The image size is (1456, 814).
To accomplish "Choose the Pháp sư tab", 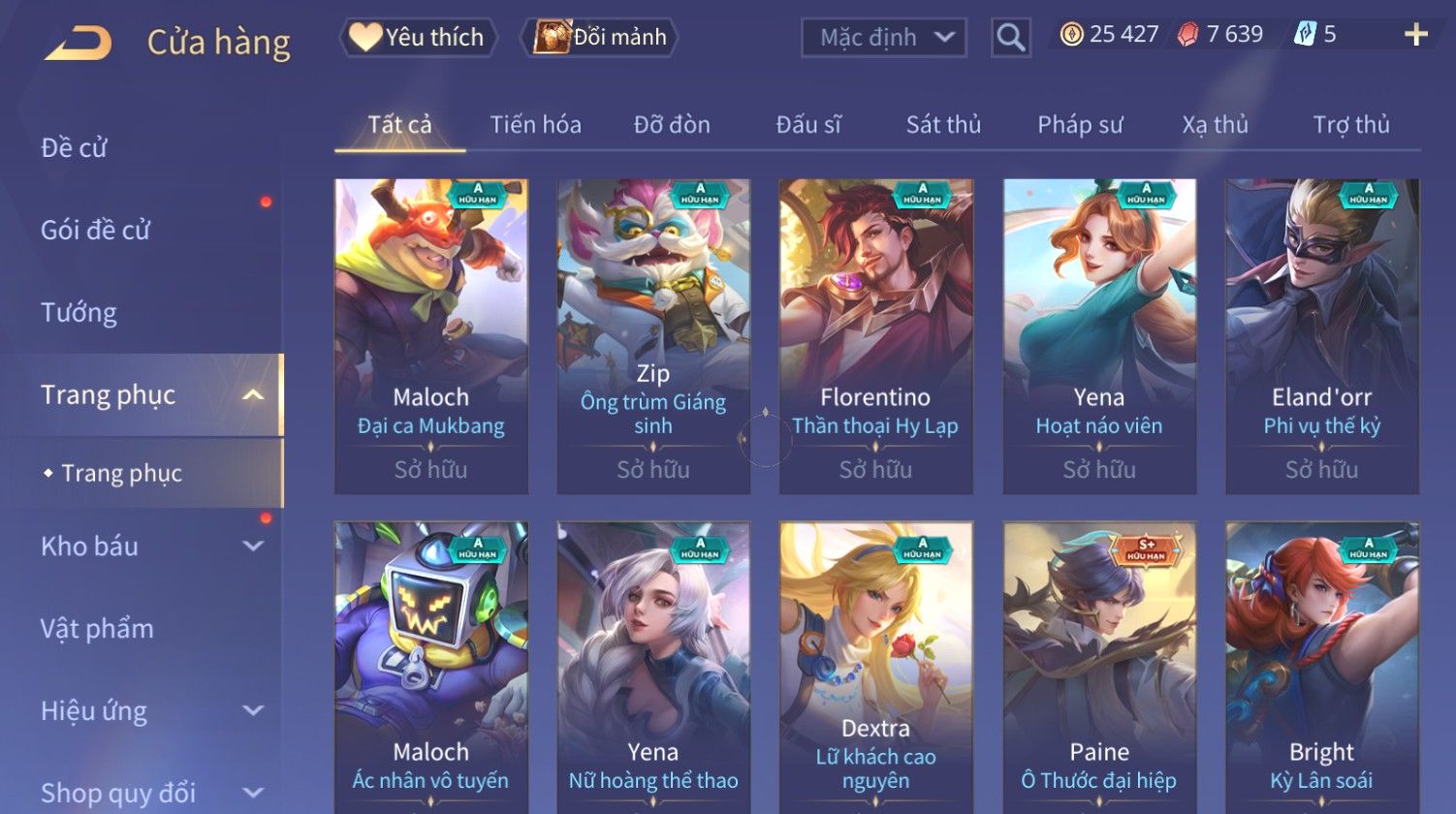I will coord(1080,125).
